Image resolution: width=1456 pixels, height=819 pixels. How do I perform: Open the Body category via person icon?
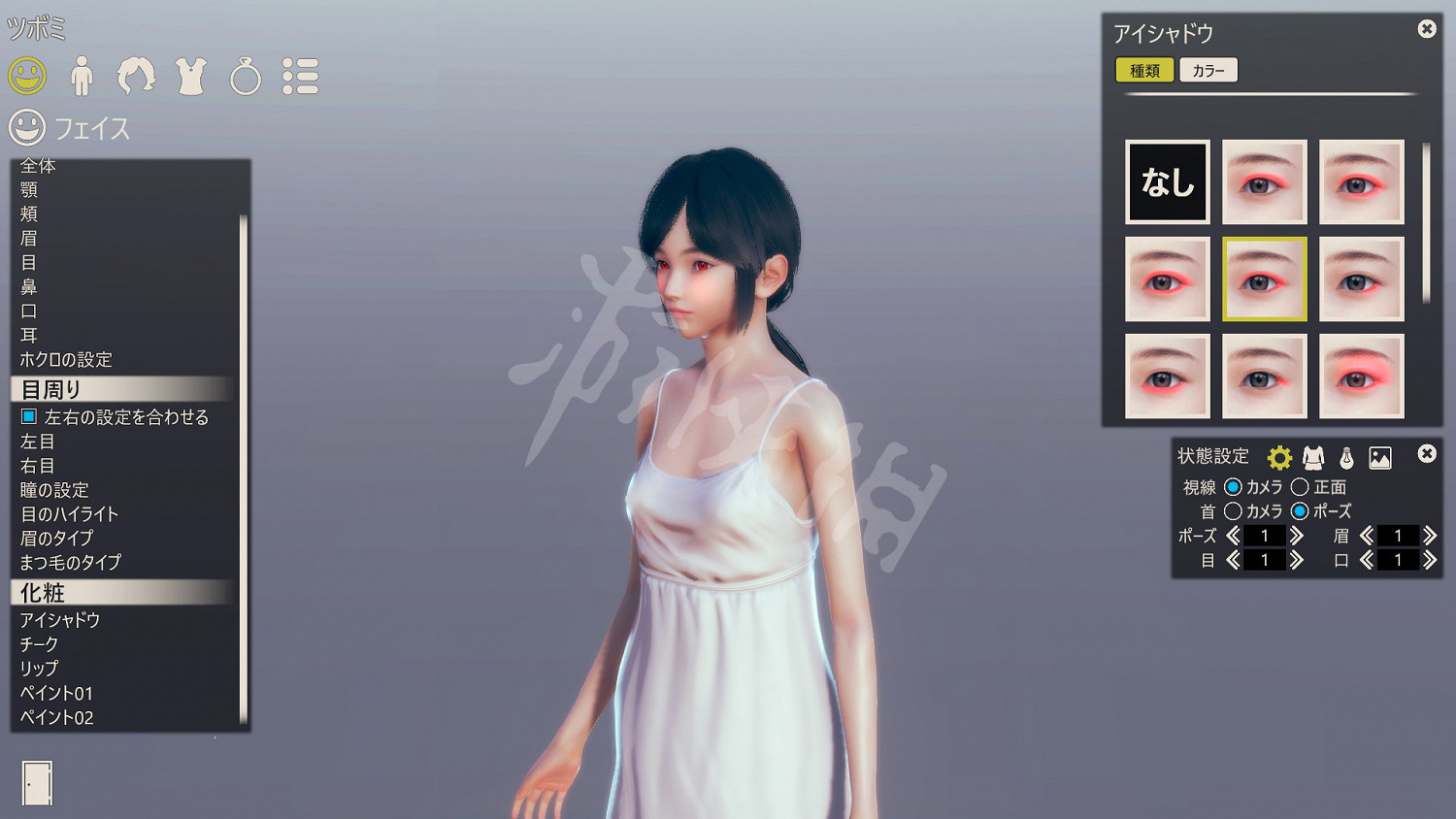point(83,74)
